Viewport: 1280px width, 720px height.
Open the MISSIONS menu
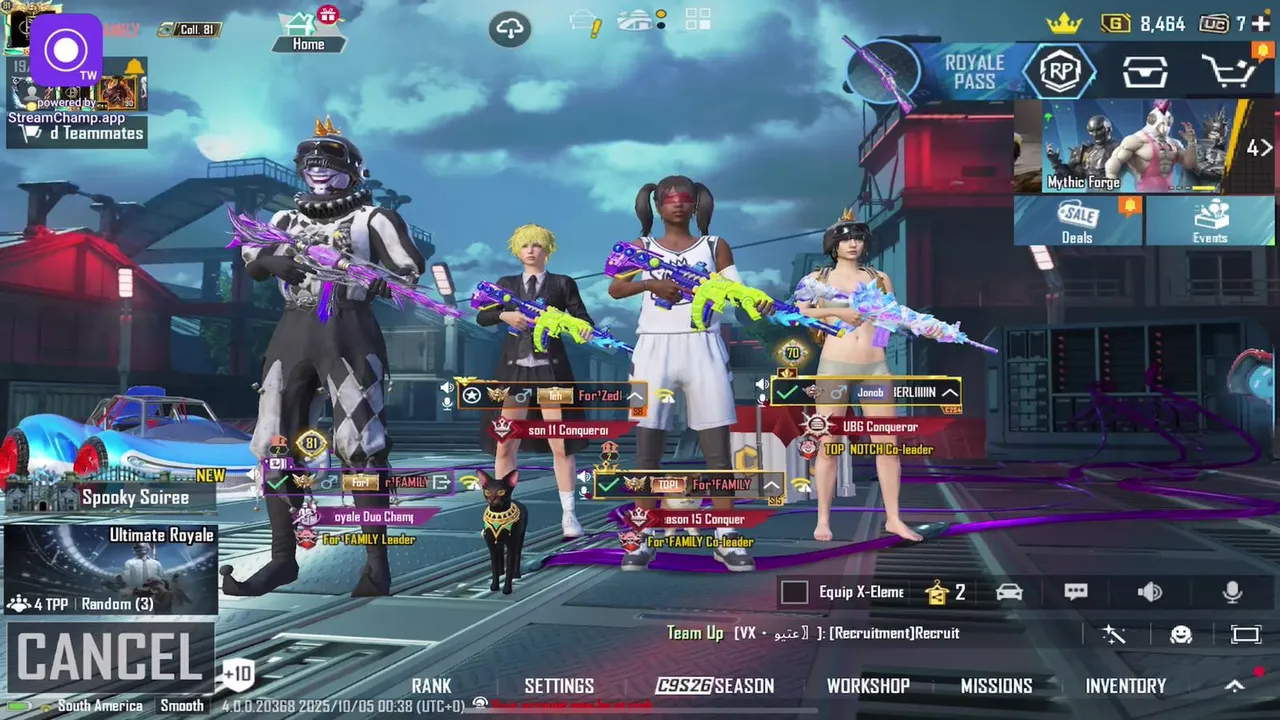tap(996, 686)
